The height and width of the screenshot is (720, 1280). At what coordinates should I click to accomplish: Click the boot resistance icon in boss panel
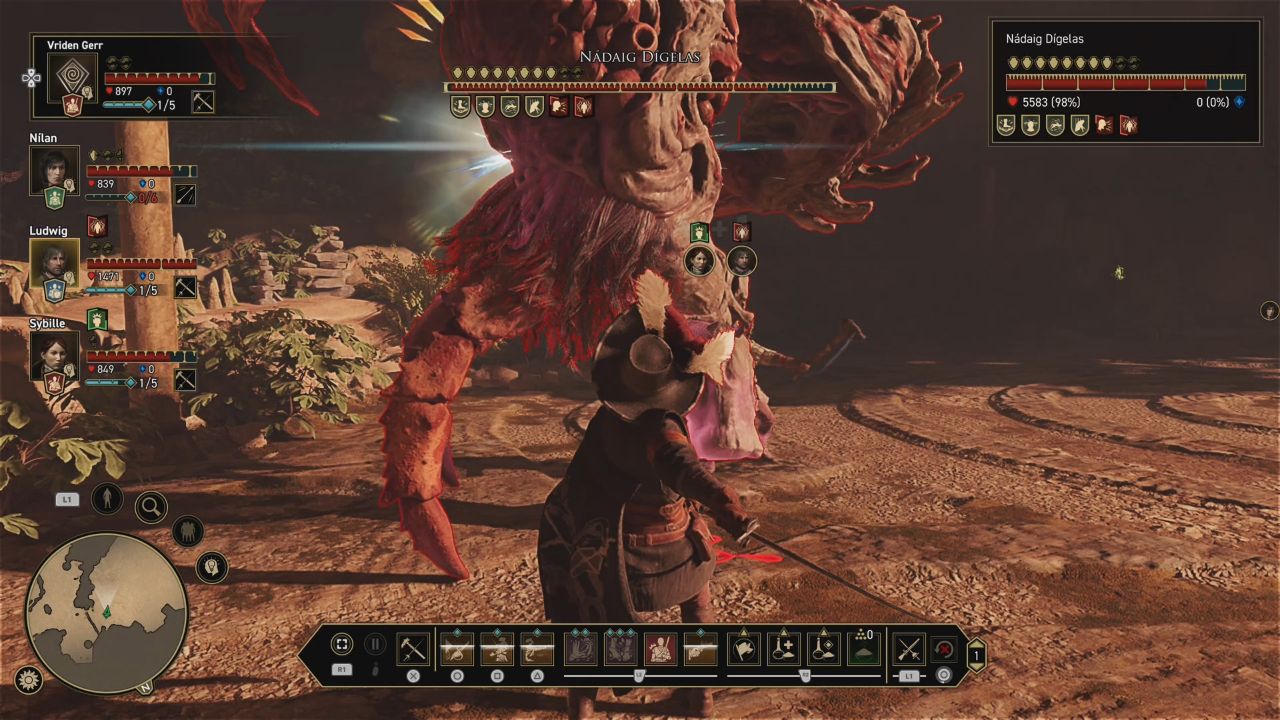[x=1005, y=126]
